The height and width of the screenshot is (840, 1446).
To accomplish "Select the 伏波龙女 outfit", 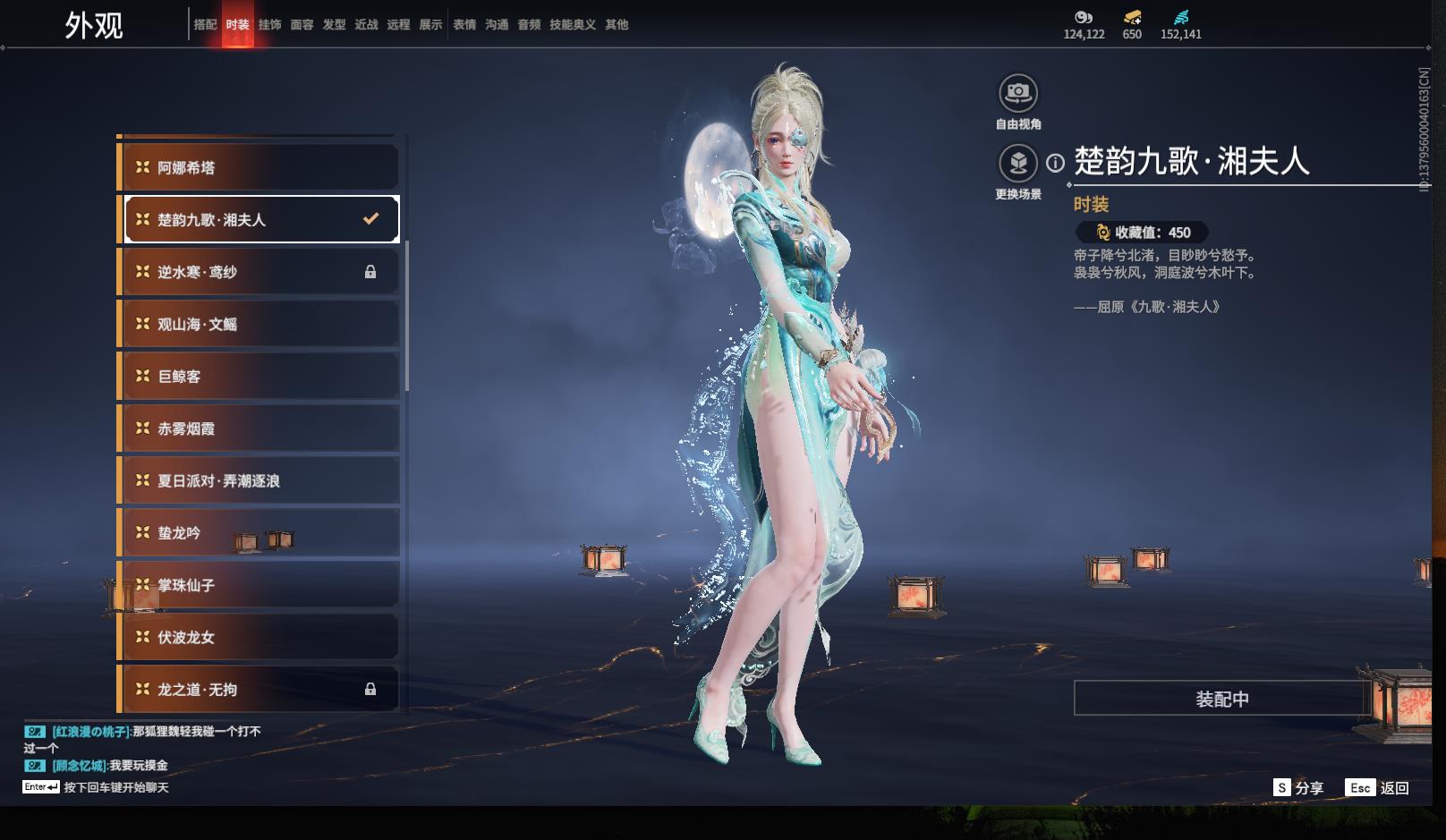I will [x=259, y=637].
